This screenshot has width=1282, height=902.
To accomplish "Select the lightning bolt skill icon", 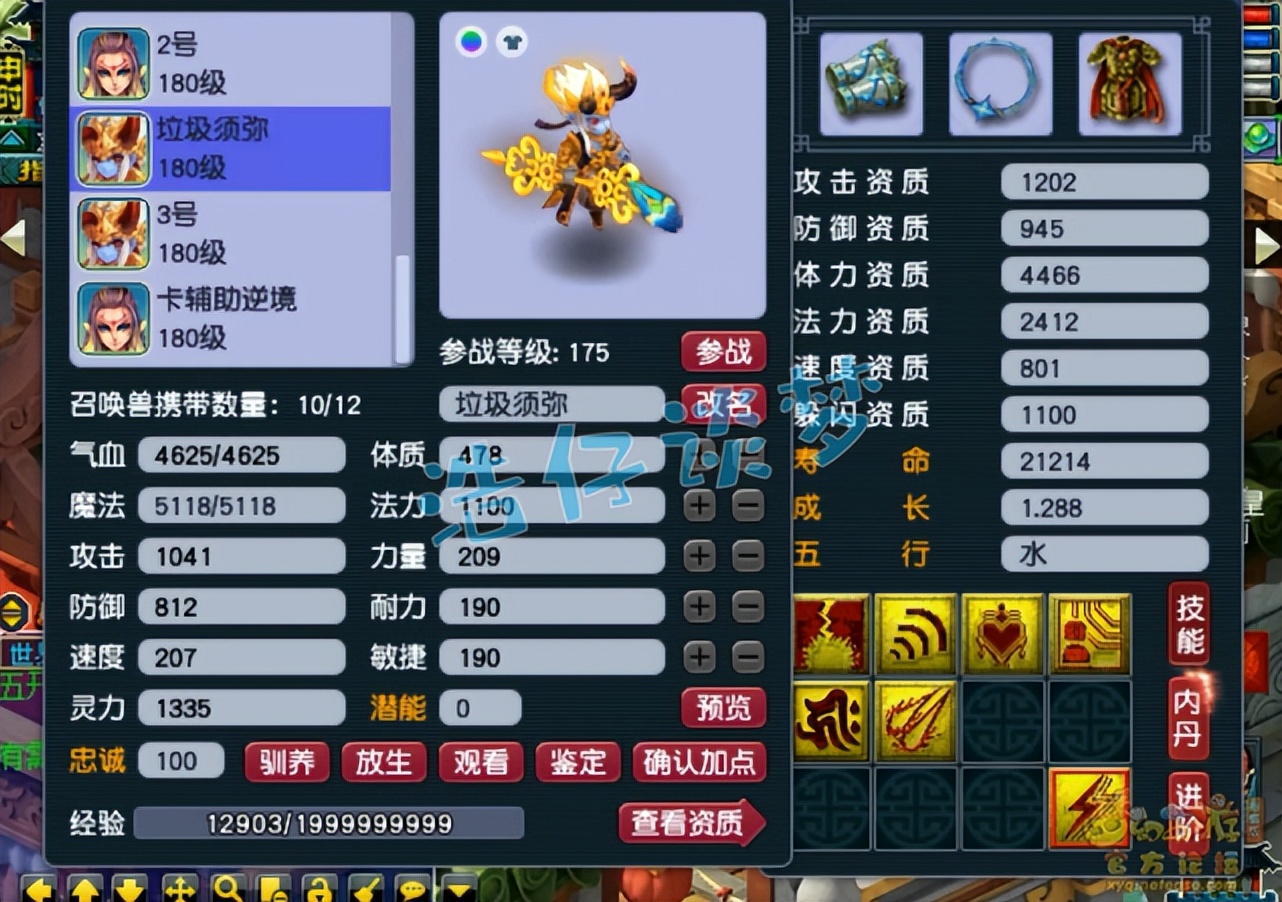I will [x=1087, y=807].
